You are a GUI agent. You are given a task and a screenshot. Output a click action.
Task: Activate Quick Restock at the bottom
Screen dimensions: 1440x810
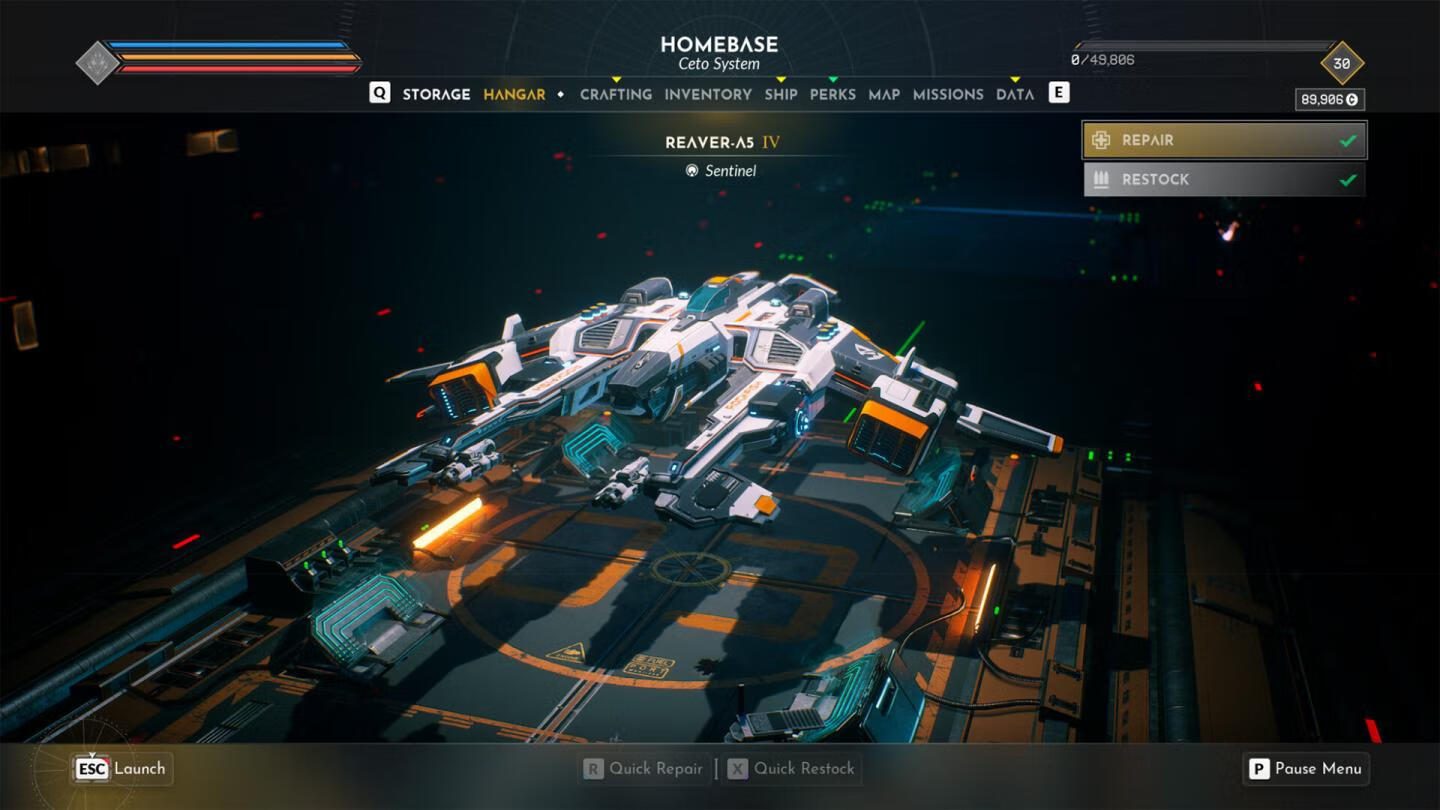tap(792, 769)
